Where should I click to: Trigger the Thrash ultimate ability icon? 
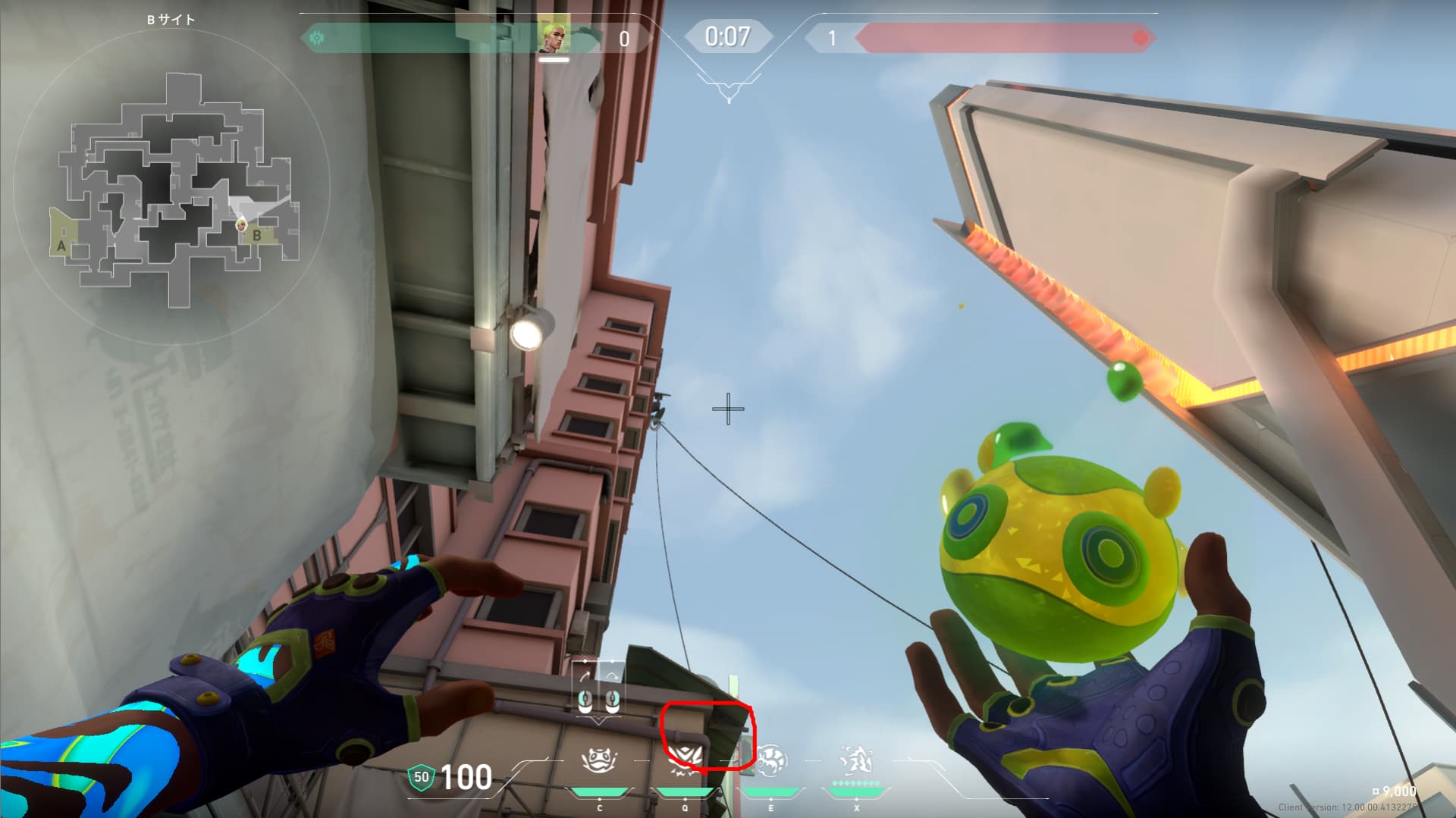click(856, 760)
